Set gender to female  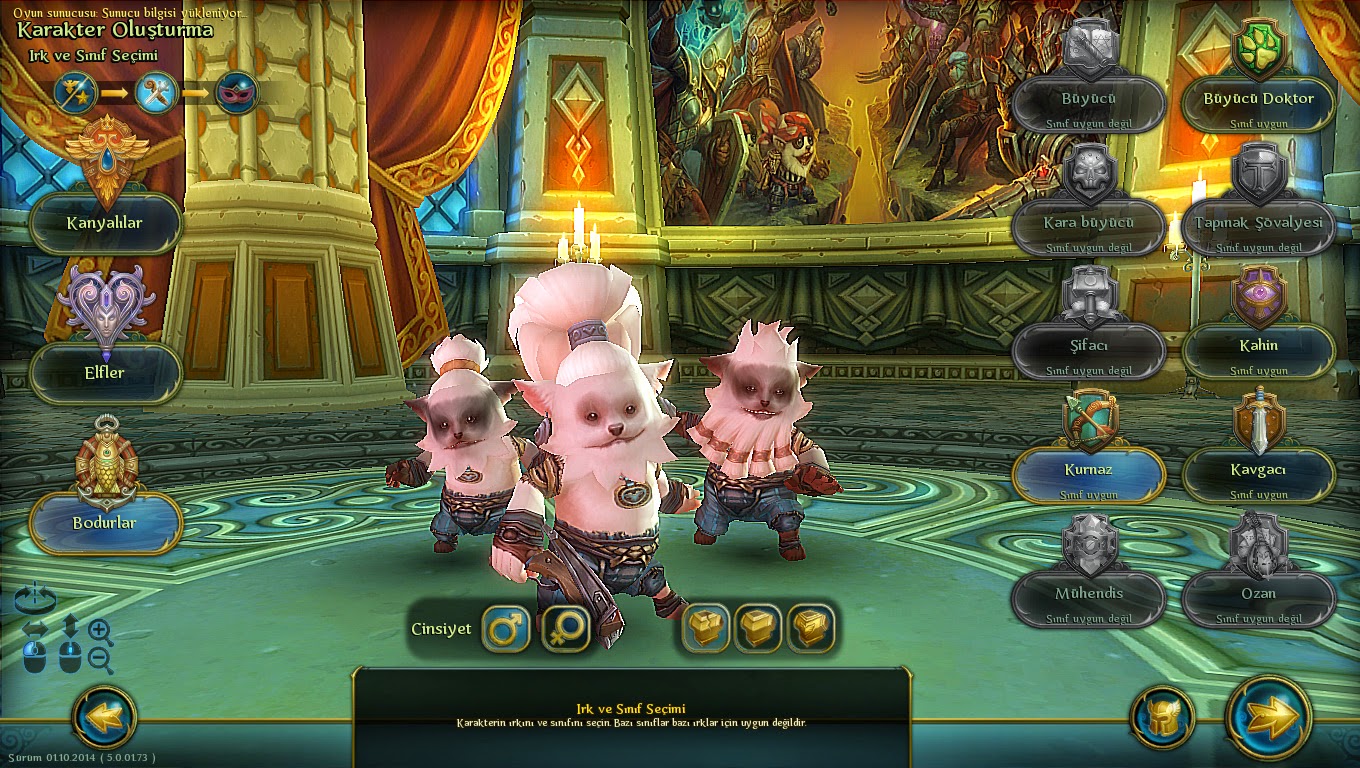(x=565, y=629)
